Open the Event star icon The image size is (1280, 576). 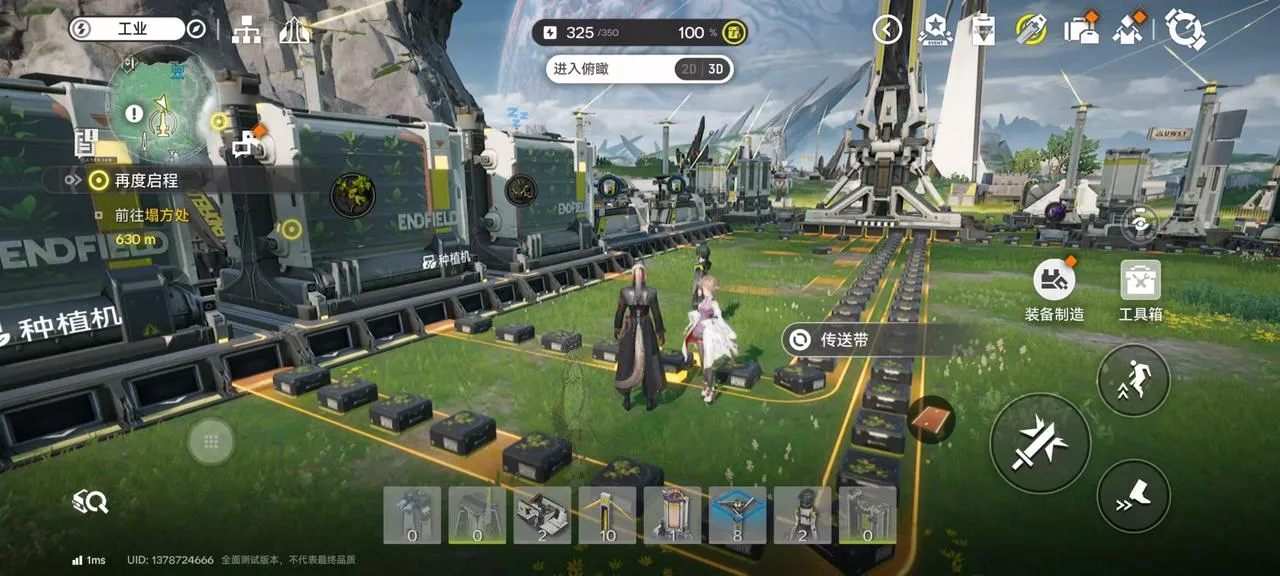click(934, 30)
